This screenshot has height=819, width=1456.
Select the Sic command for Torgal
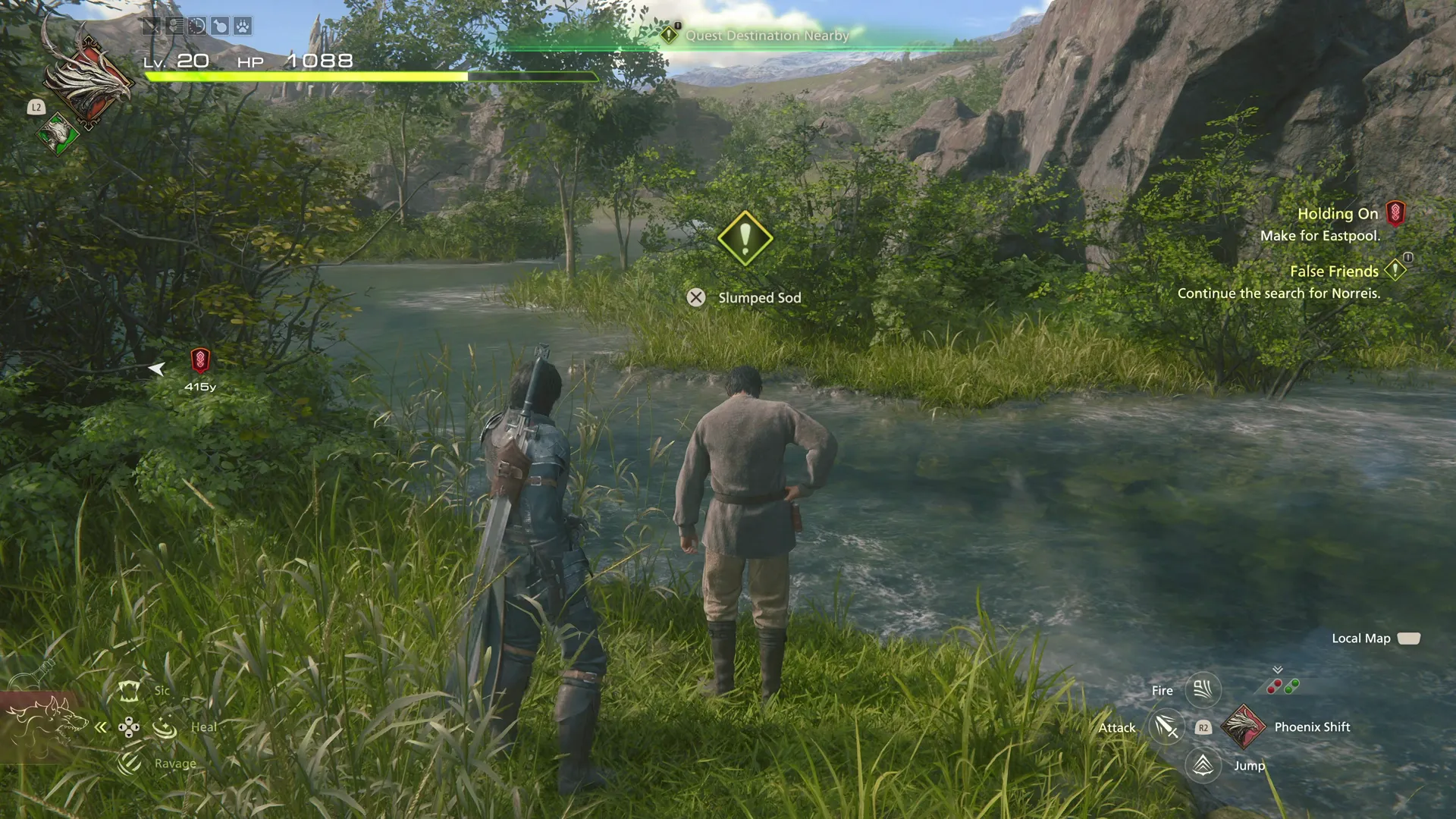(x=129, y=691)
